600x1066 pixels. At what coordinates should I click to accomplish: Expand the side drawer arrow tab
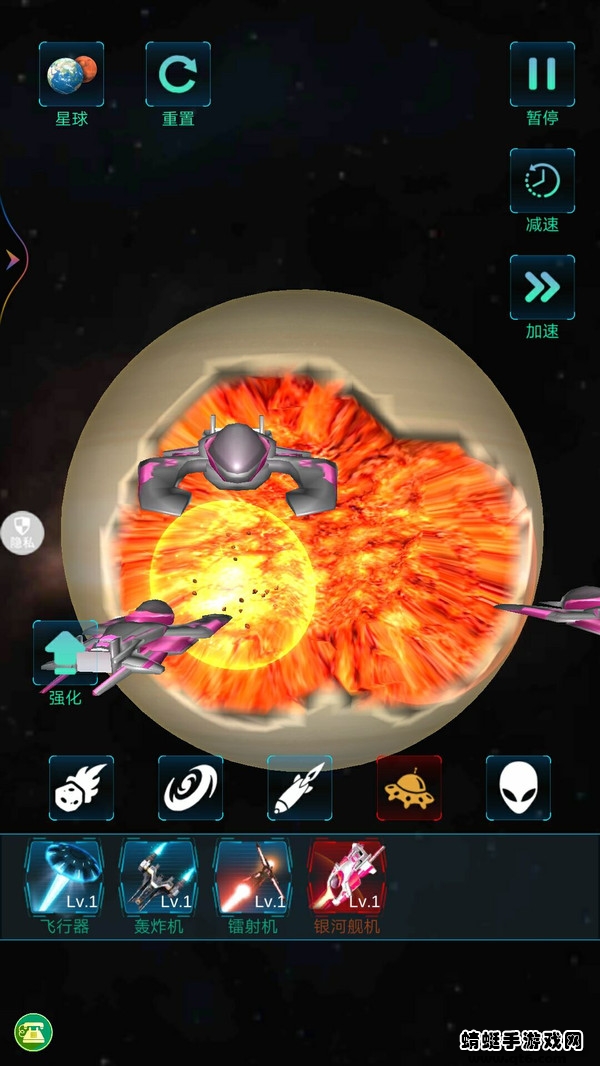[x=12, y=260]
